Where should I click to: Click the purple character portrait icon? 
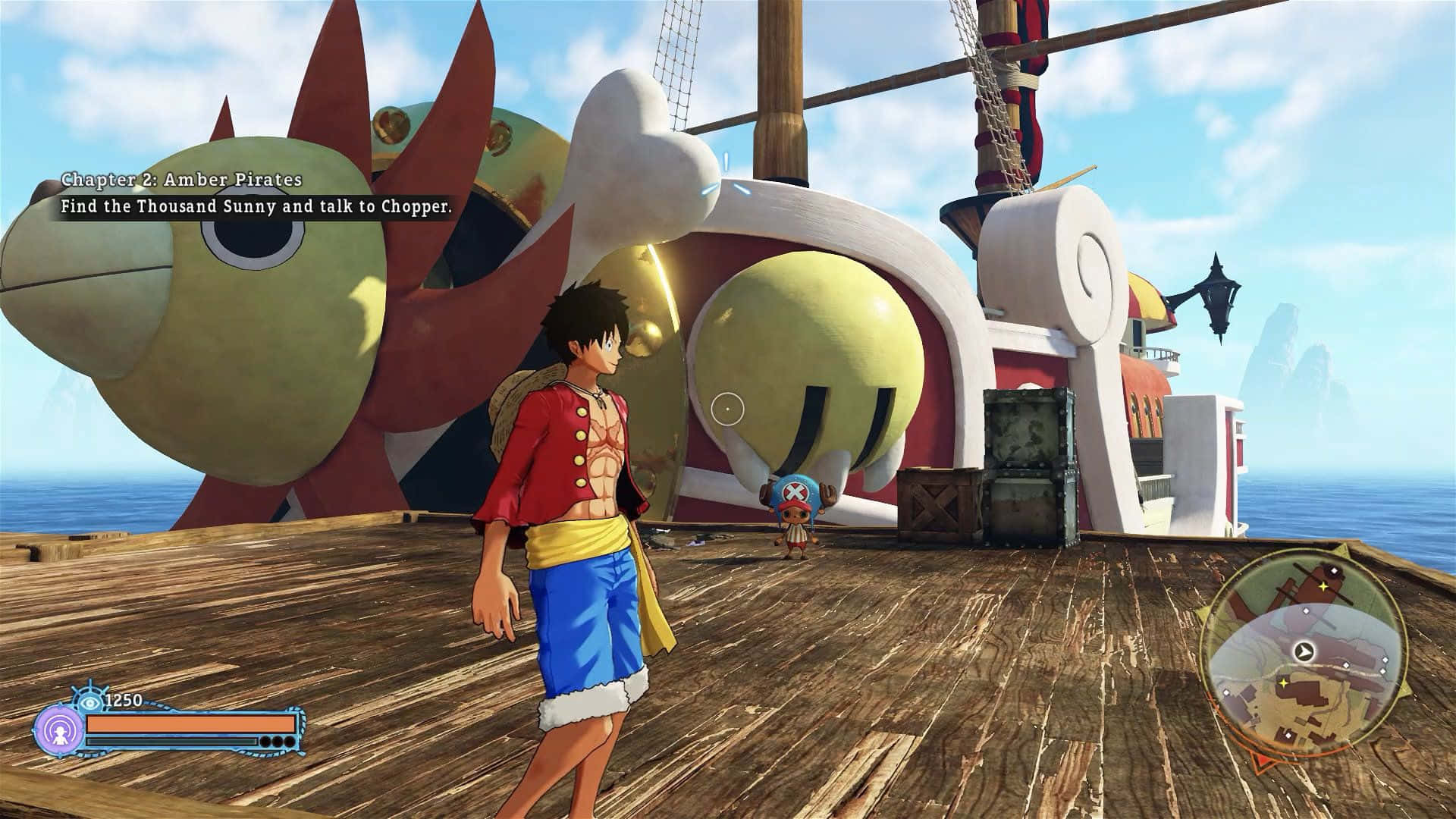58,731
